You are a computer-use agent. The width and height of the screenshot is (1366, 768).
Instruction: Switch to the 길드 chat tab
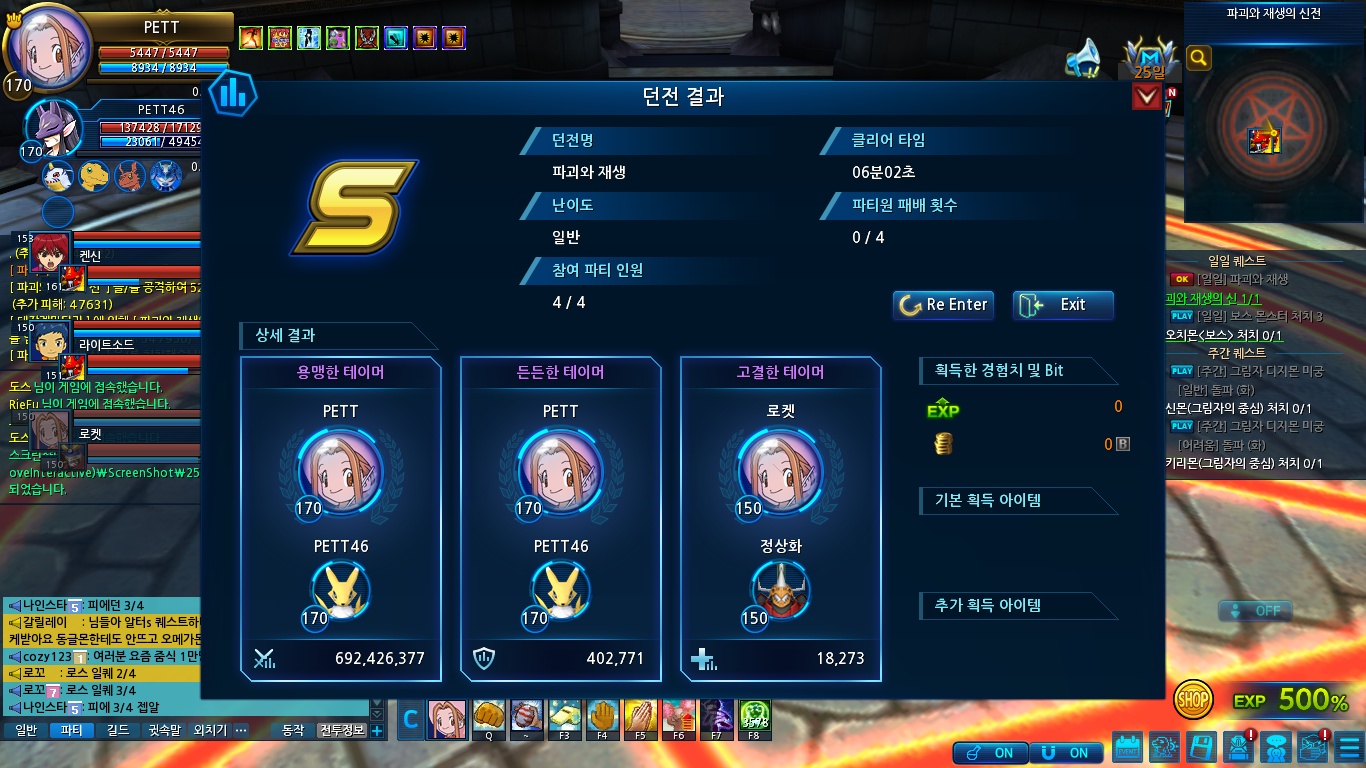point(117,730)
